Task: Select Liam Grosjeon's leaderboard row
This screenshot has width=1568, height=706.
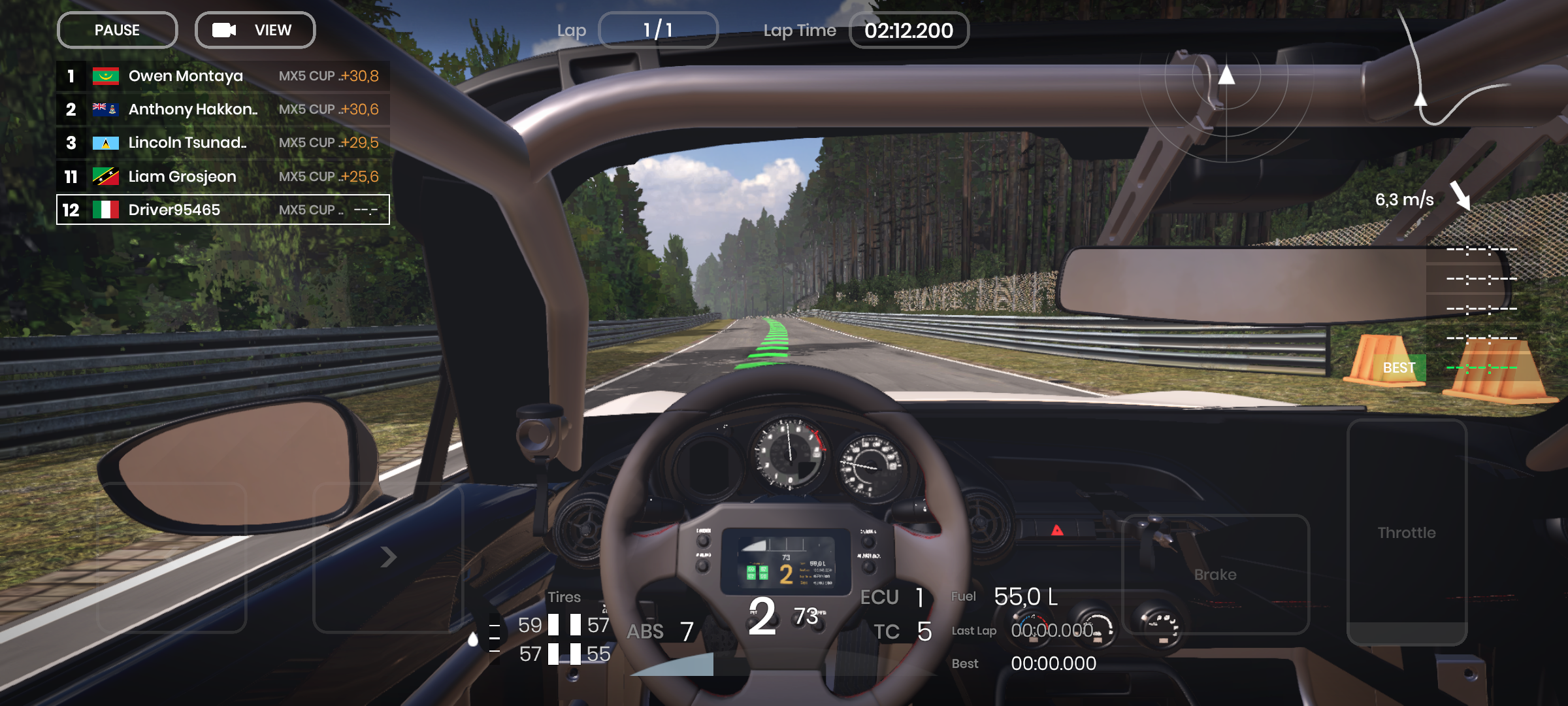Action: click(x=223, y=176)
